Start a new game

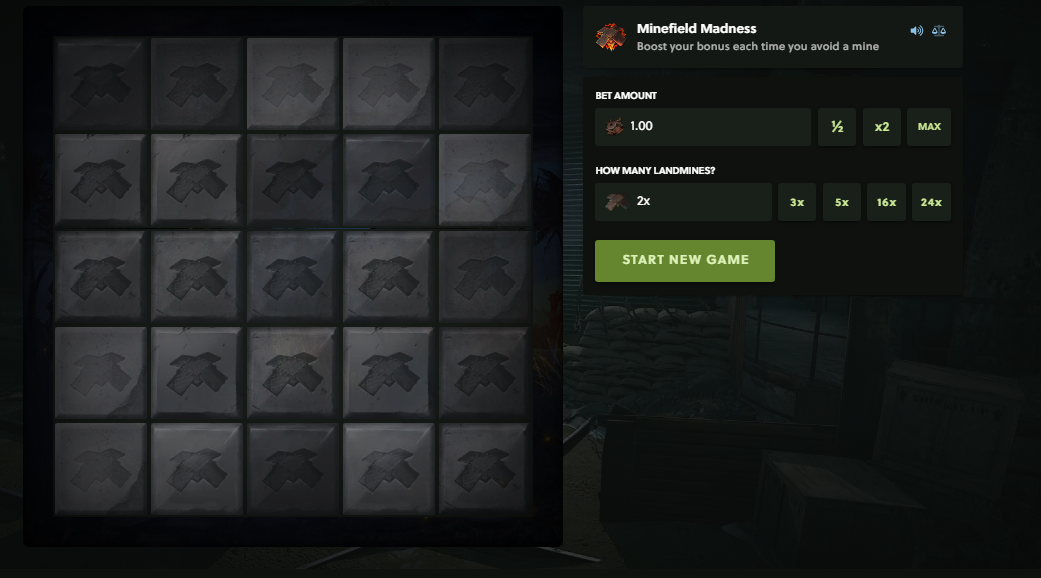[x=685, y=260]
